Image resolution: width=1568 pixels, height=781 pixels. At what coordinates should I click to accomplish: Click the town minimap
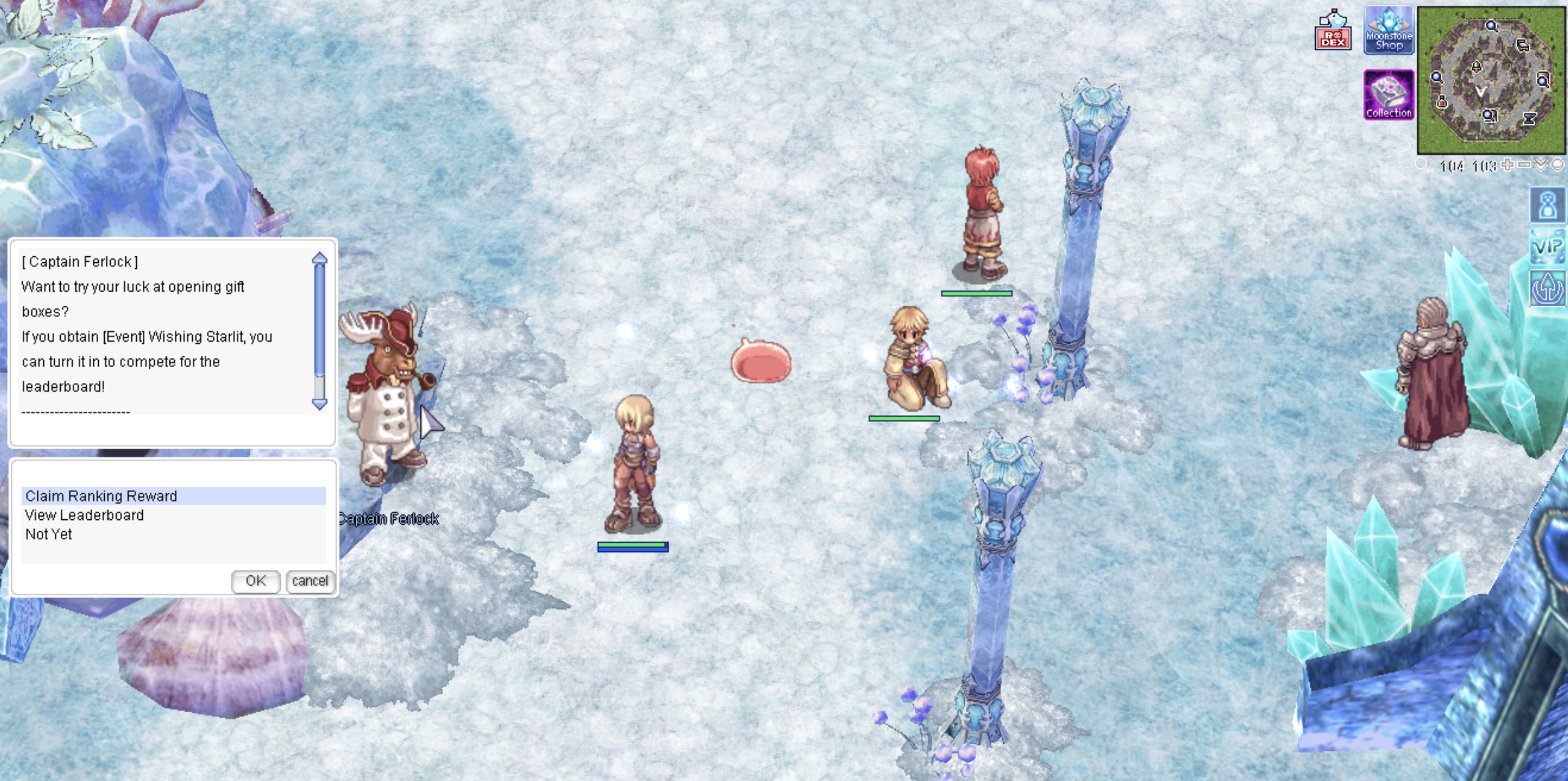tap(1491, 80)
